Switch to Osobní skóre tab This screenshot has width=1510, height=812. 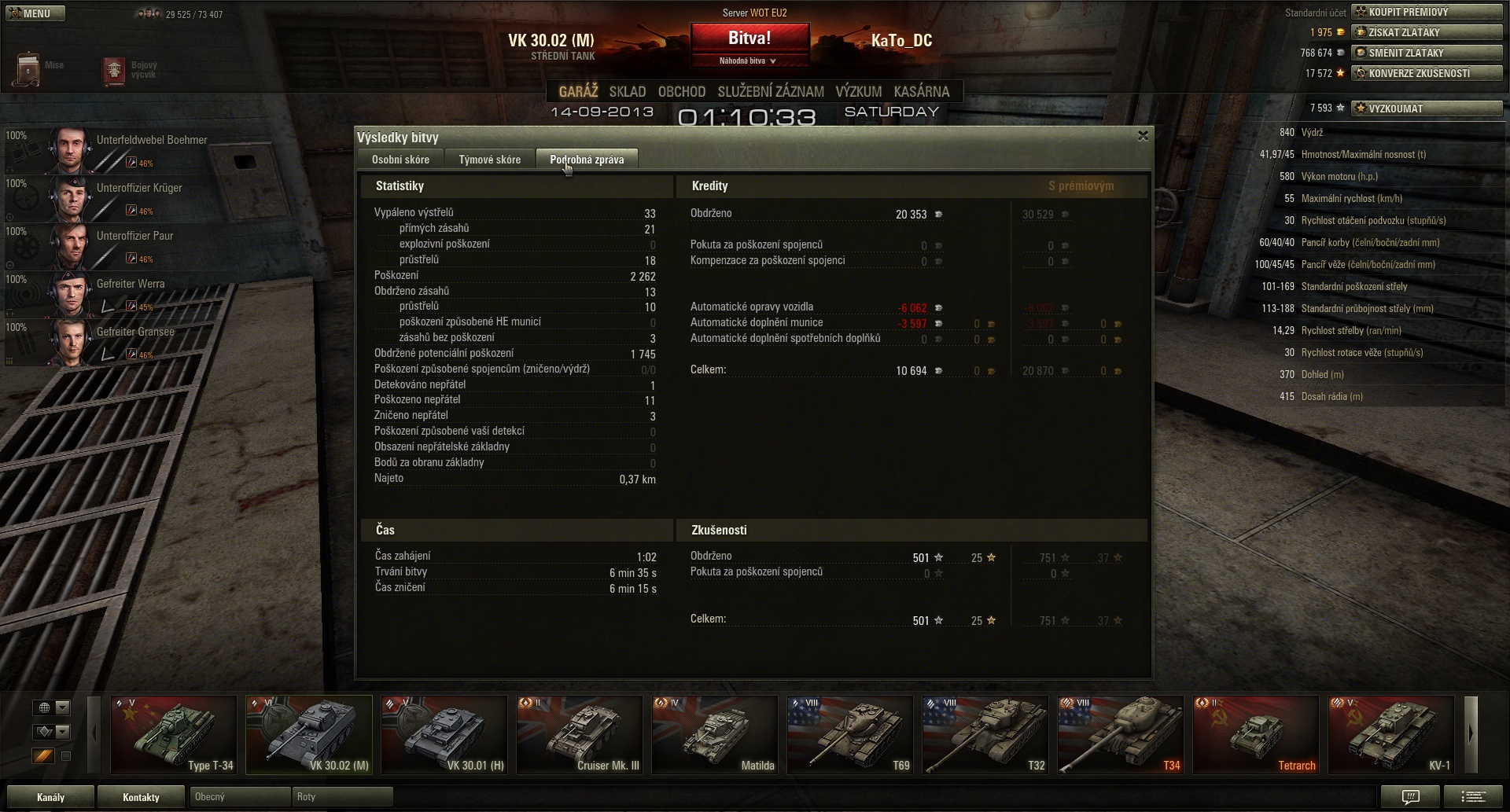[x=400, y=160]
